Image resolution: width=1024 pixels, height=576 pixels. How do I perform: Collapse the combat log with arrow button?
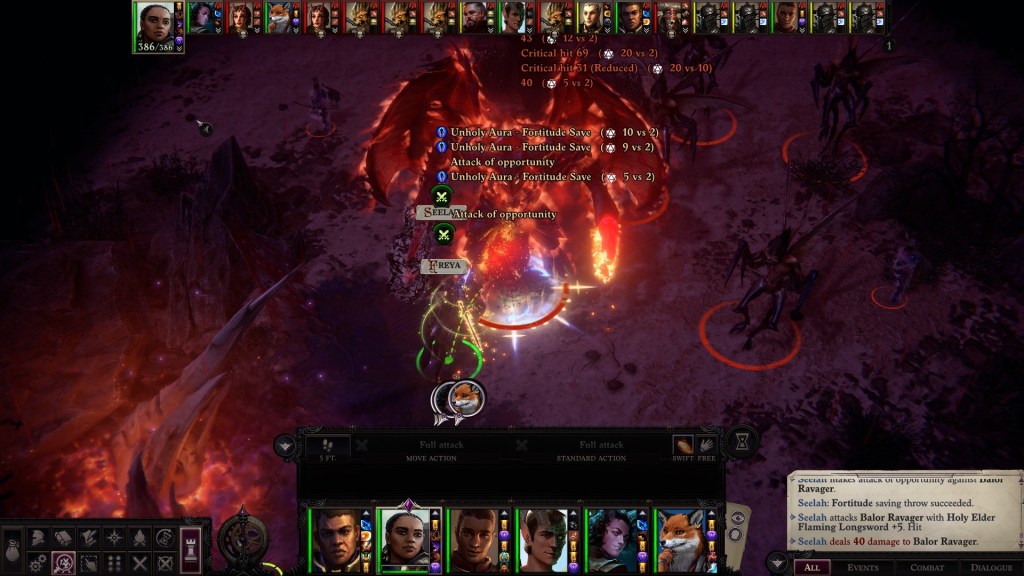775,561
